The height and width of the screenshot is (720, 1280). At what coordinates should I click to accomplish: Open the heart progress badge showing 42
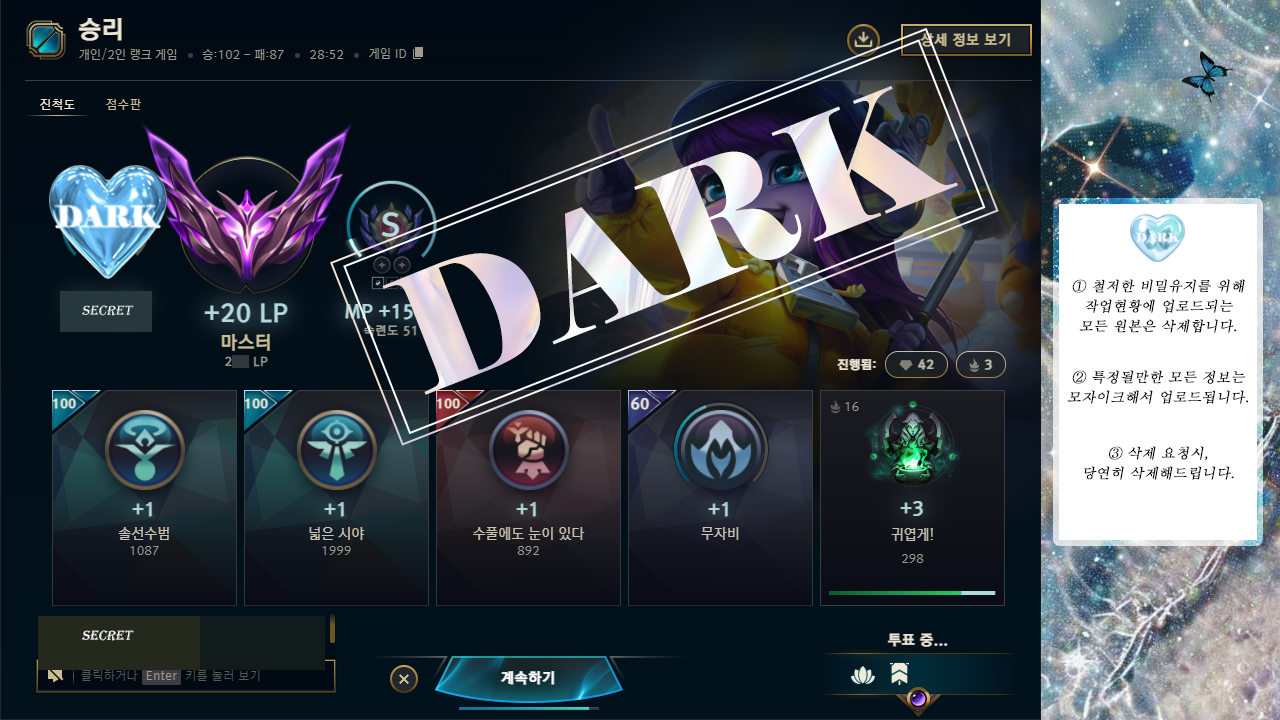tap(916, 364)
